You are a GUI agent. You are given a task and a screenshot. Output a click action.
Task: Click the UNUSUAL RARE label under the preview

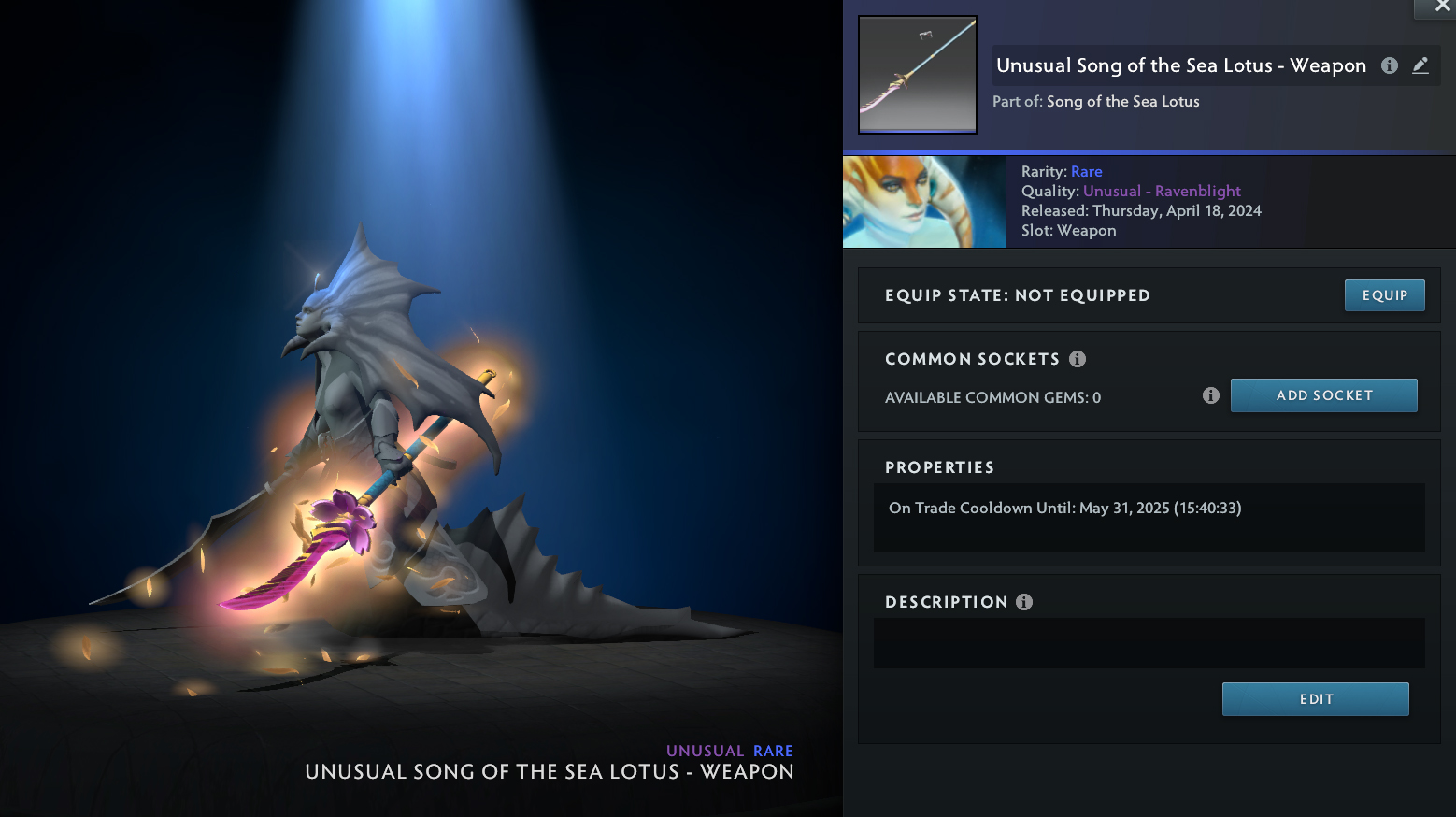(730, 751)
